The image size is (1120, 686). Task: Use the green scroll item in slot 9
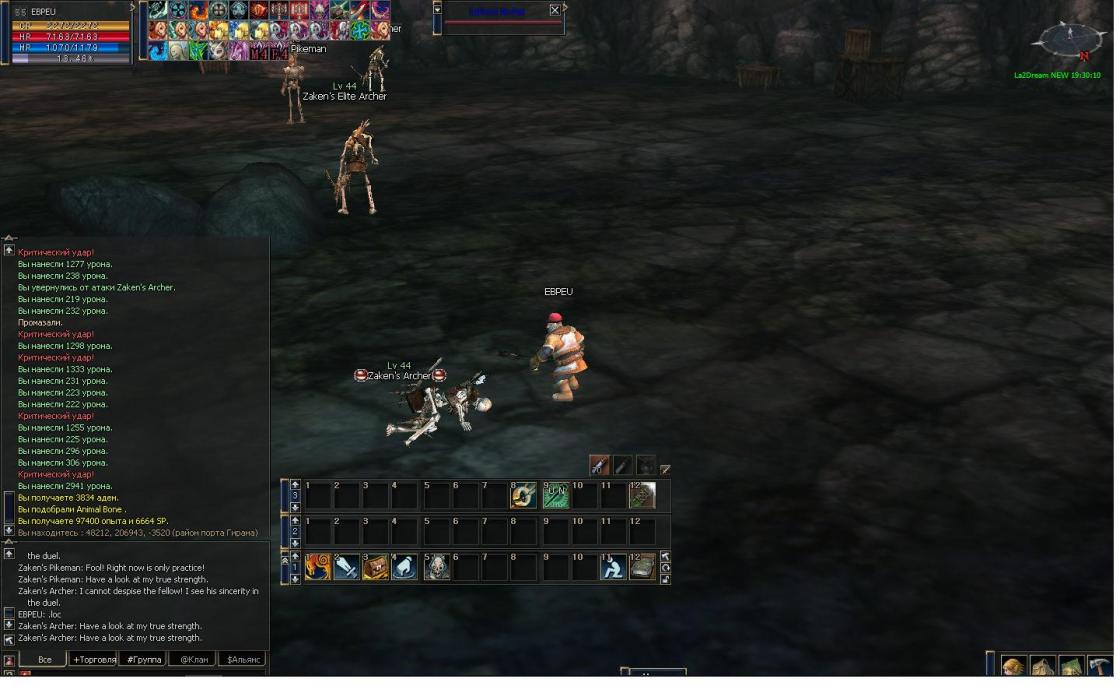(556, 495)
